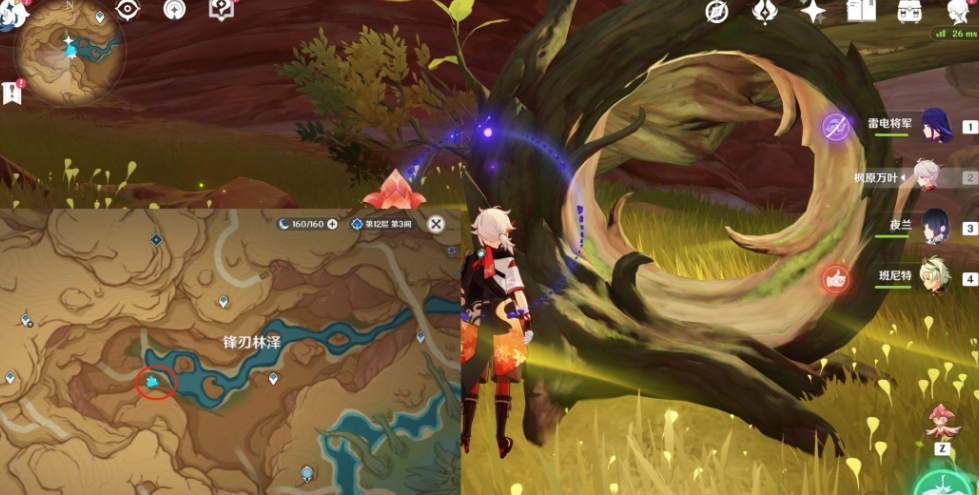
Task: Close the map overlay with the X button
Action: 436,224
